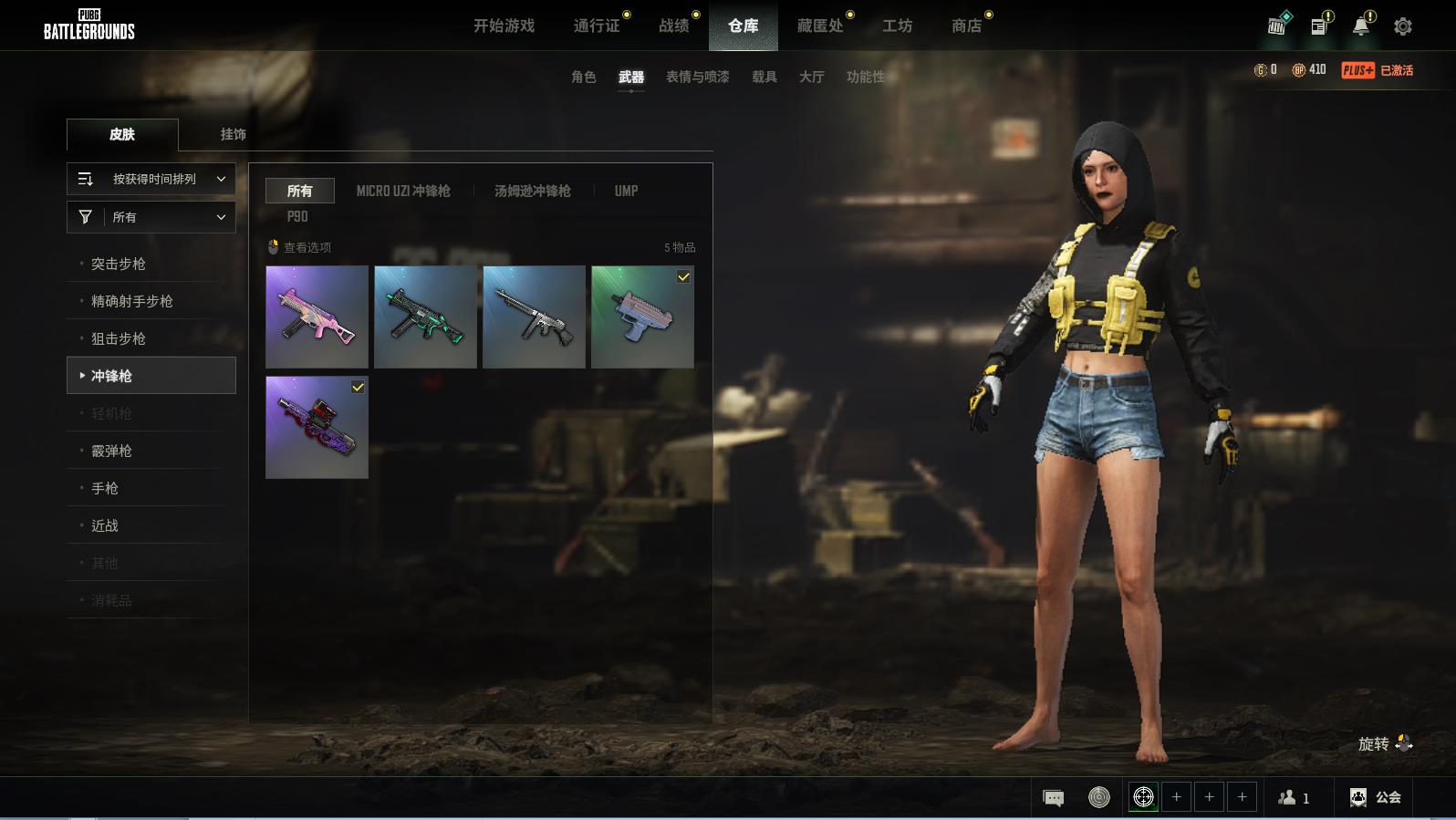Open the 霰弹枪 shotgun category
The width and height of the screenshot is (1456, 820).
pyautogui.click(x=111, y=451)
